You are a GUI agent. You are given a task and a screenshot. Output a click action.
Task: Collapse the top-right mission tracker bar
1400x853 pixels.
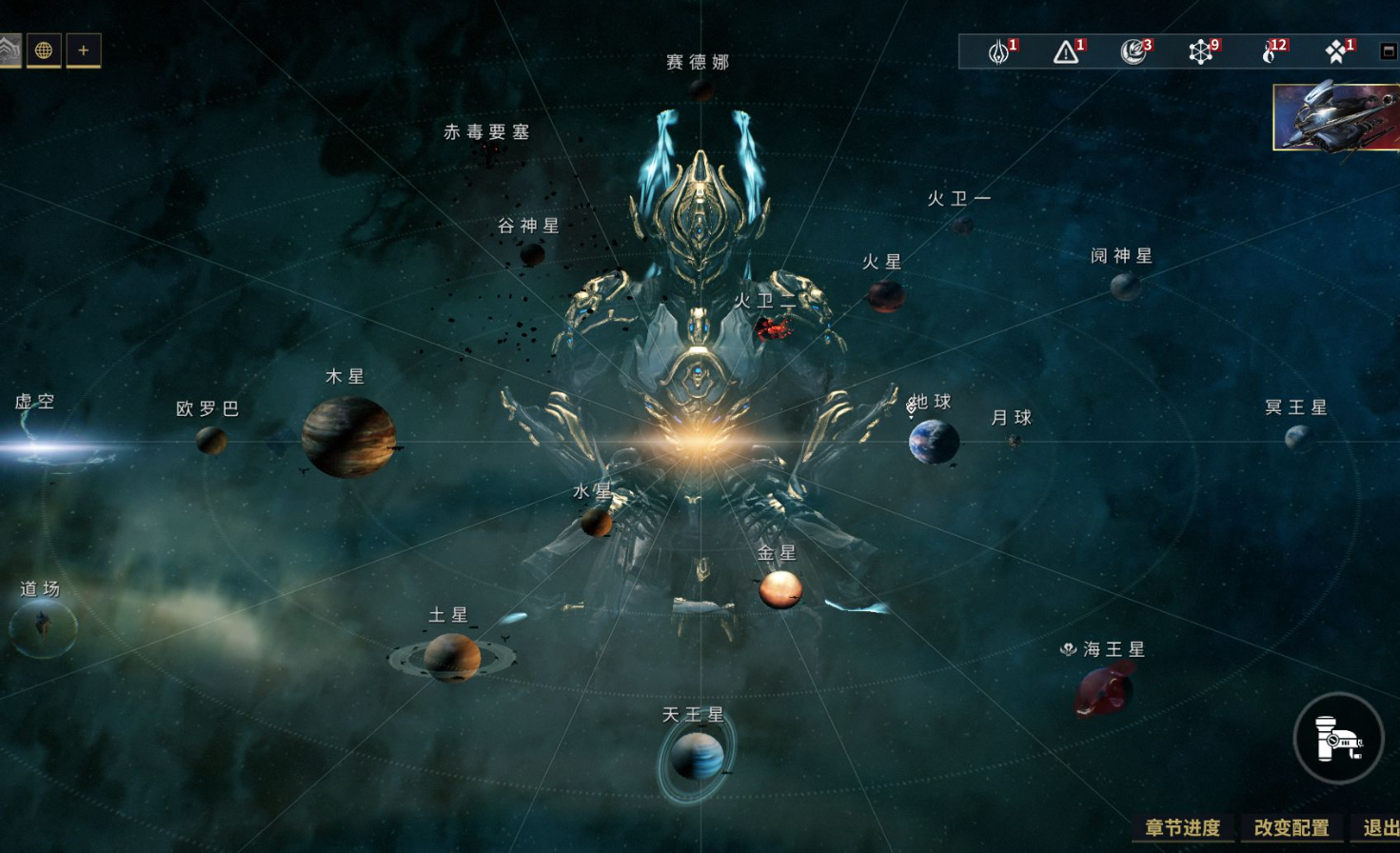[1389, 51]
